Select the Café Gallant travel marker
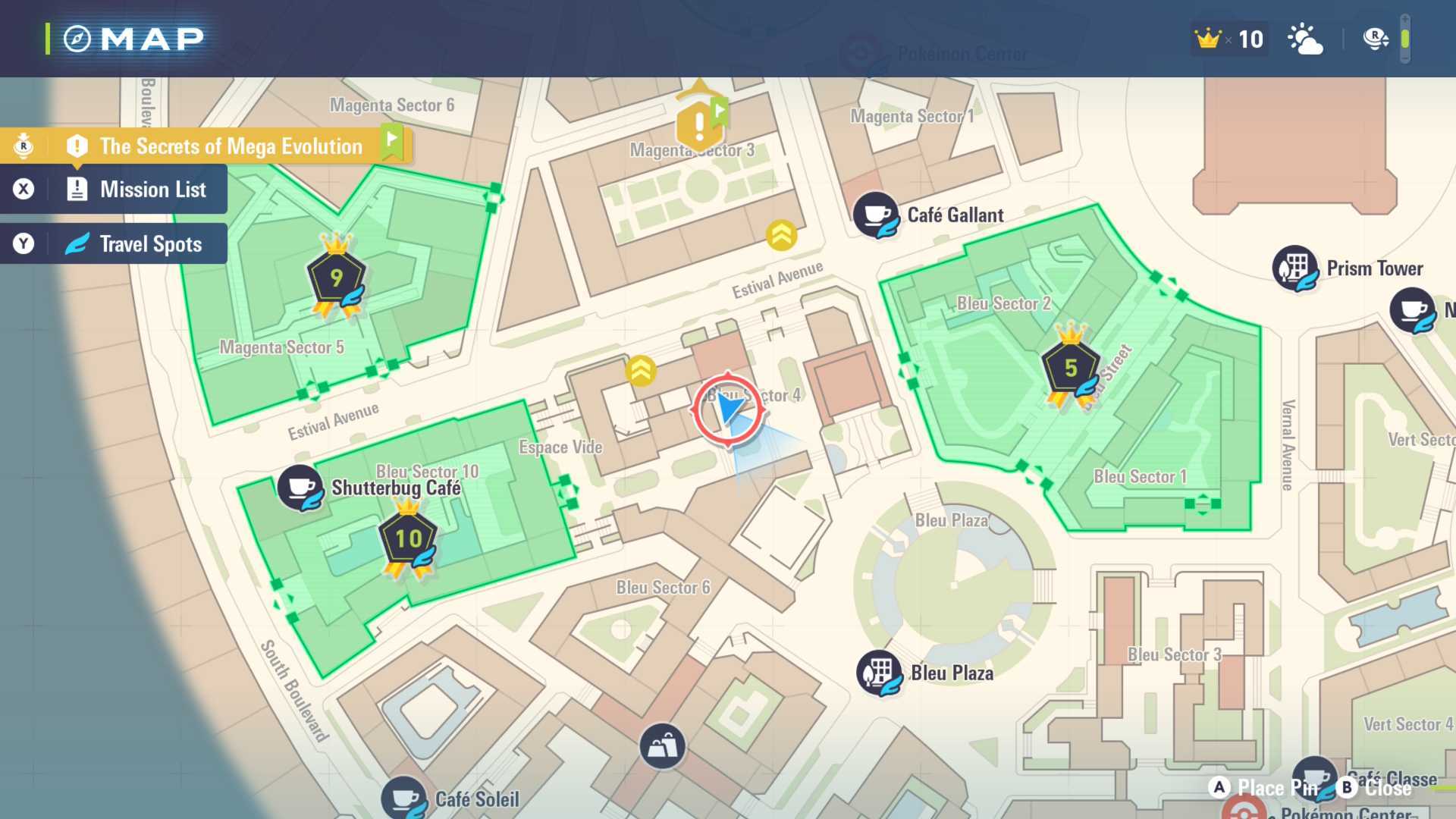 876,215
